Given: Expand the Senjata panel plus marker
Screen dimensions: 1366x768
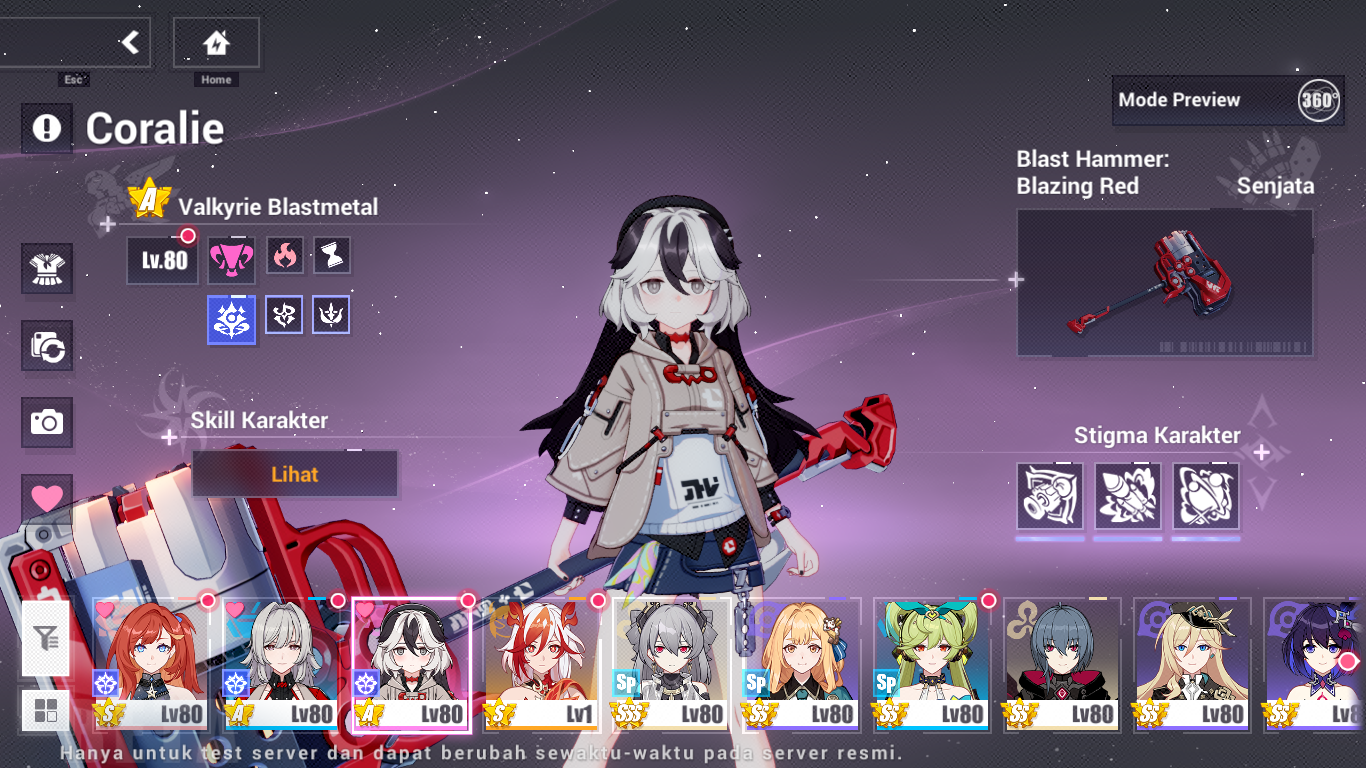Looking at the screenshot, I should pos(1014,280).
